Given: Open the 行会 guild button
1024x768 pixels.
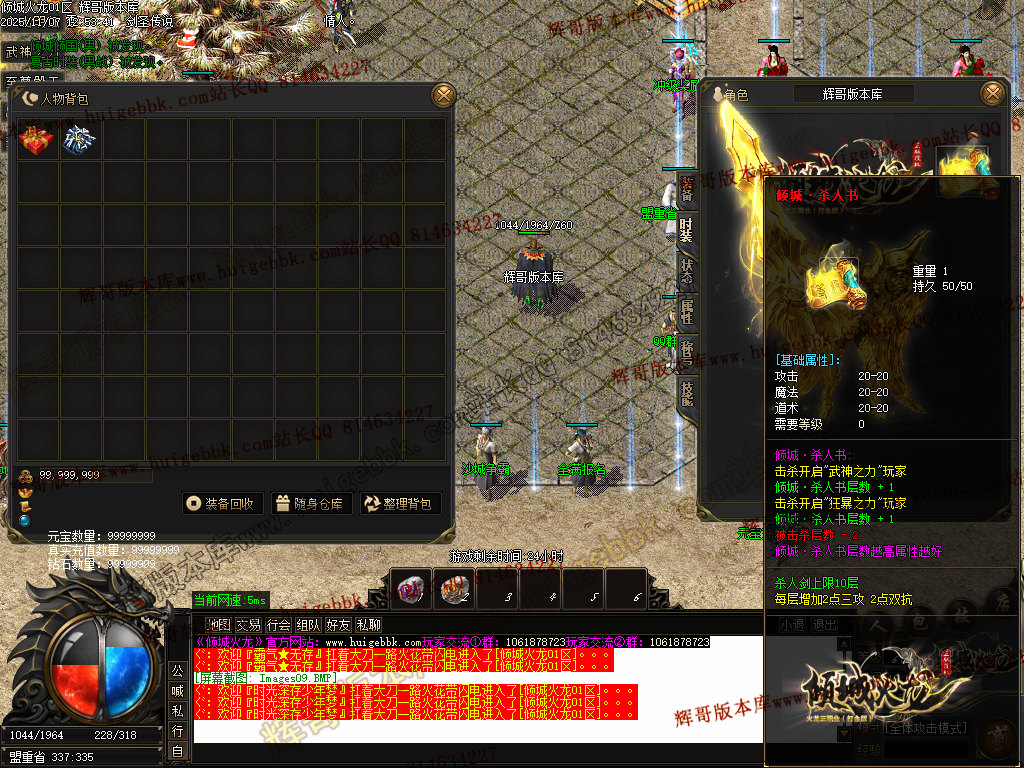Looking at the screenshot, I should pos(279,625).
